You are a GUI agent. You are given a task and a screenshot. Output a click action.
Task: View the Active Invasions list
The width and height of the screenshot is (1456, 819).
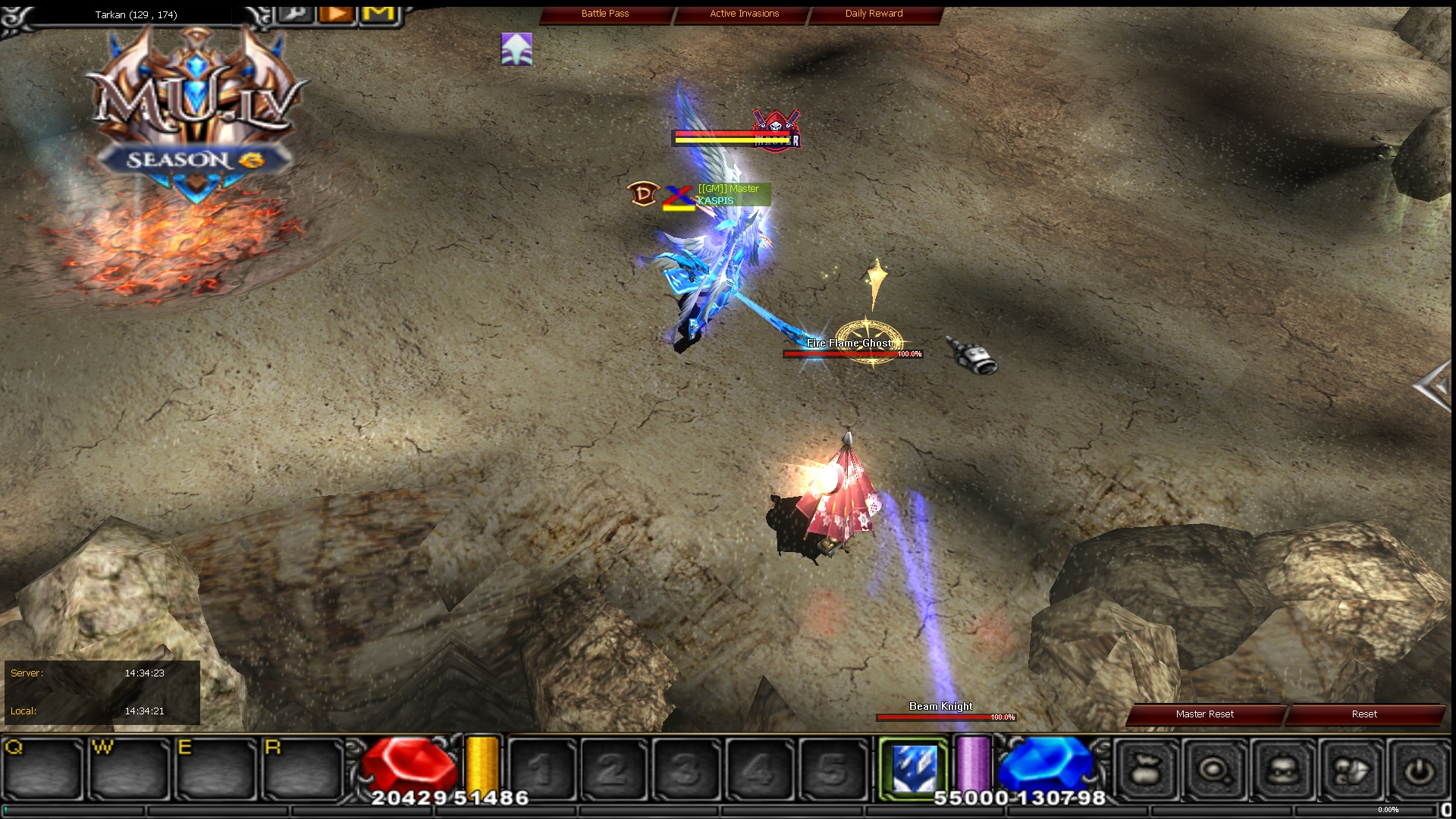(x=744, y=14)
